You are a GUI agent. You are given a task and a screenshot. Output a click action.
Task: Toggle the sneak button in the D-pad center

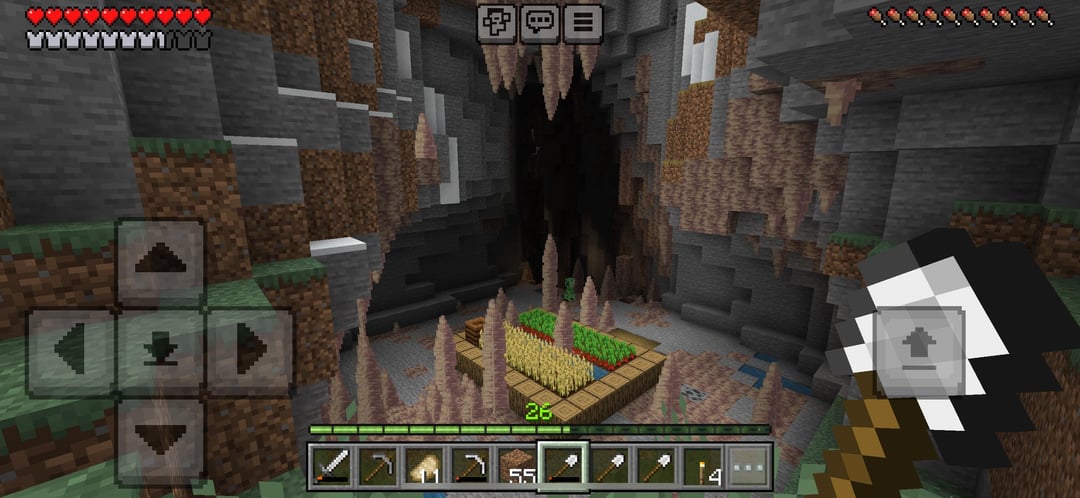pos(160,351)
